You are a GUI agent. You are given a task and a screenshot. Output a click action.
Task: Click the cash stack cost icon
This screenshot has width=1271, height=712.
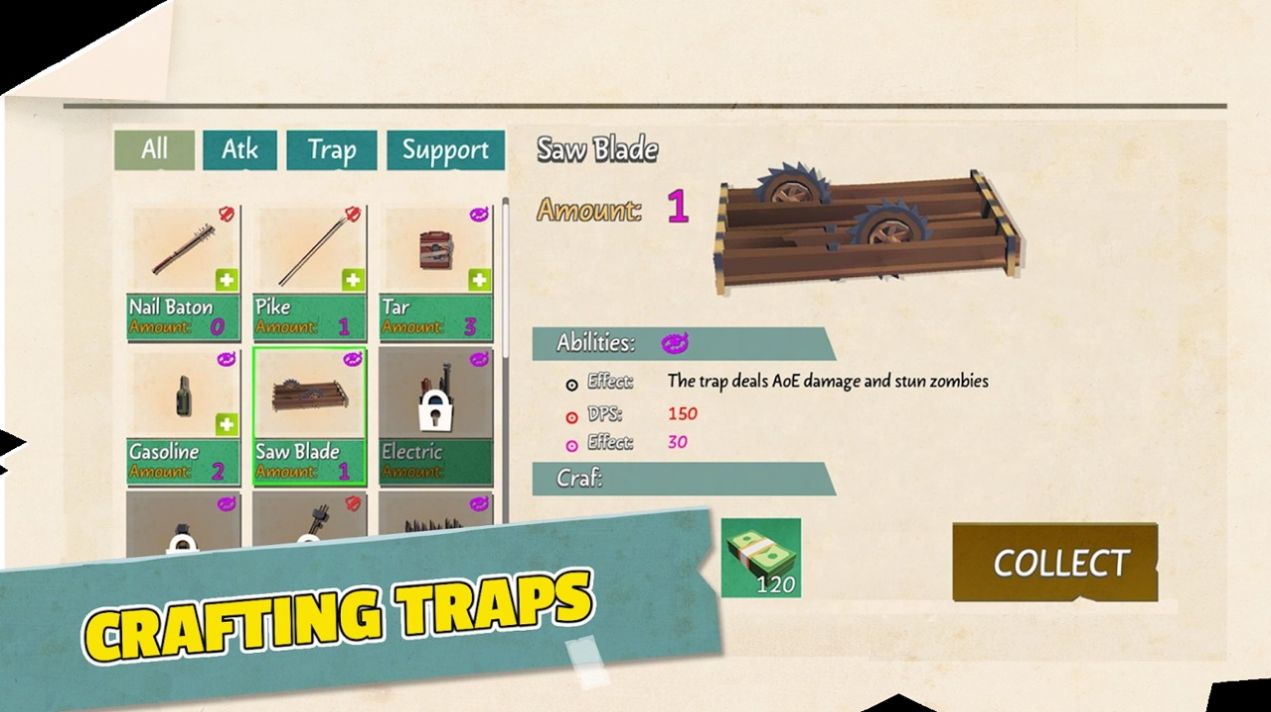(761, 557)
